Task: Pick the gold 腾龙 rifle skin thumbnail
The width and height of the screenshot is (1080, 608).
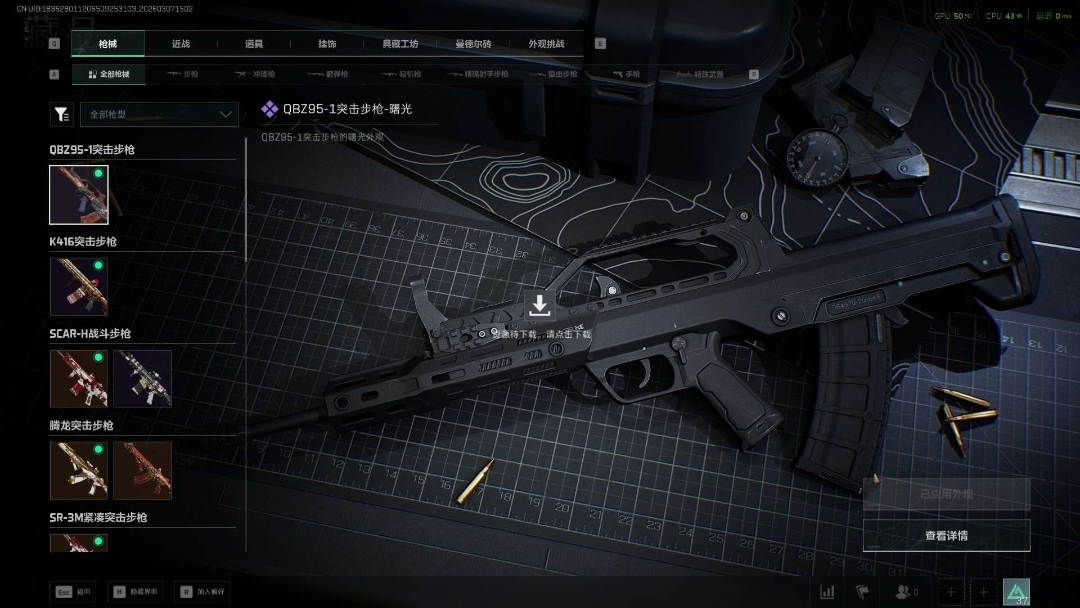Action: tap(79, 470)
